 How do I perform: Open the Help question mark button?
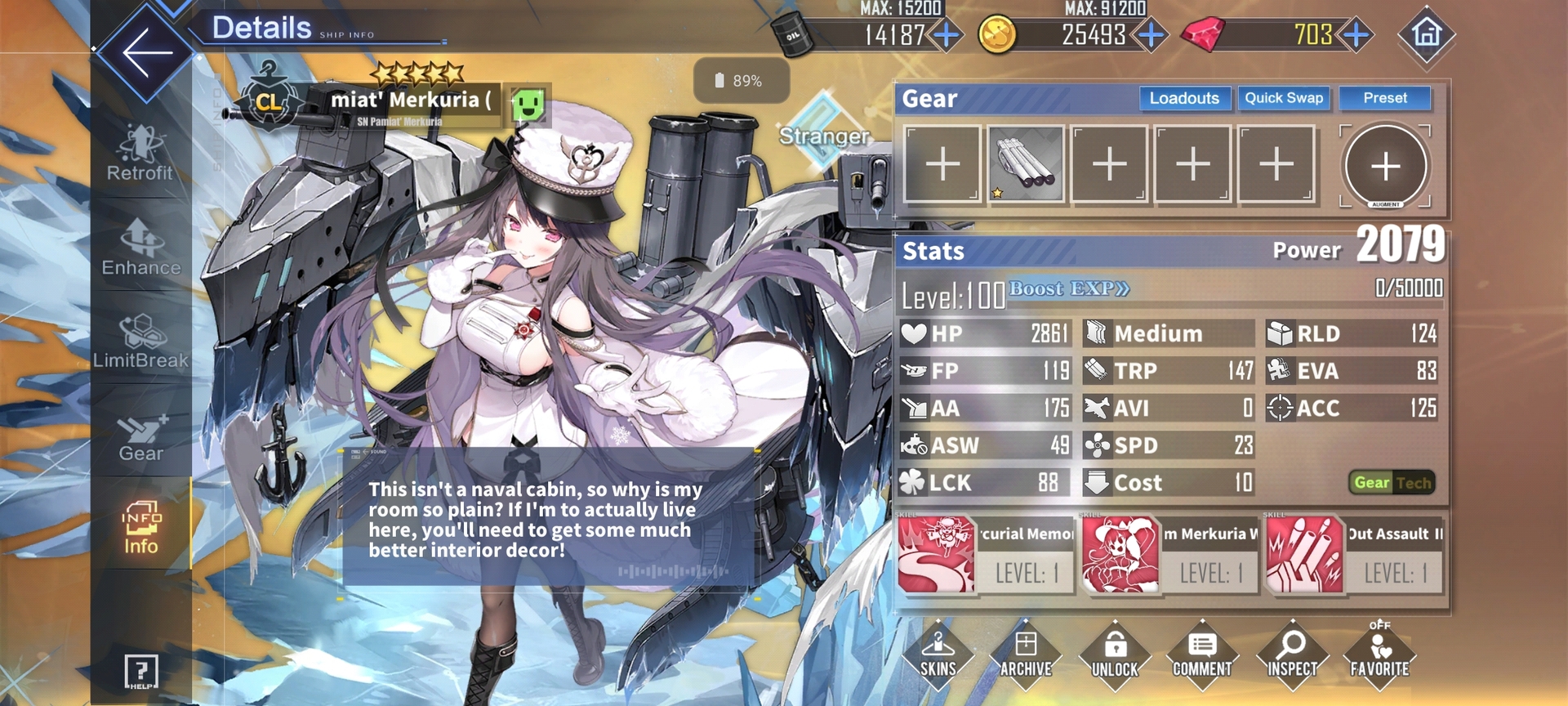140,672
